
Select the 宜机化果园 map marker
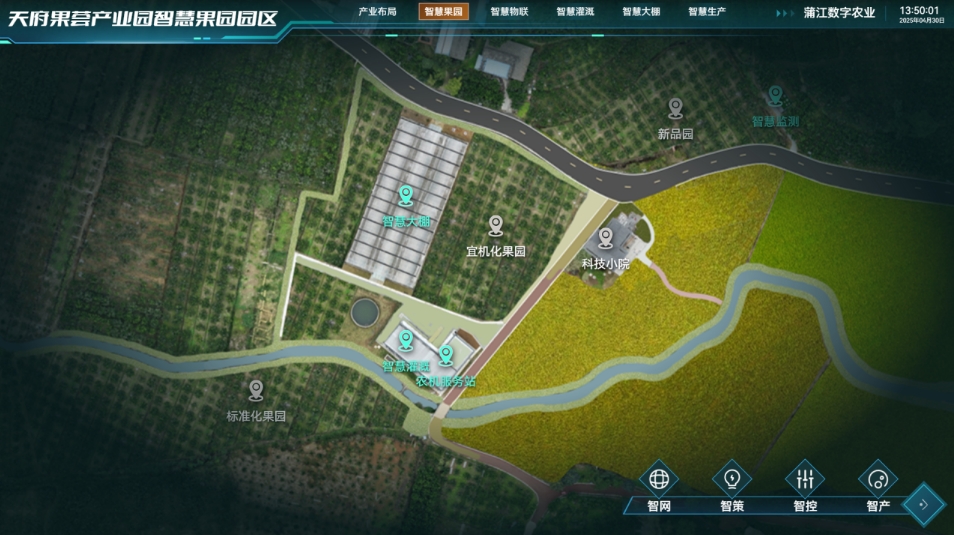point(496,226)
